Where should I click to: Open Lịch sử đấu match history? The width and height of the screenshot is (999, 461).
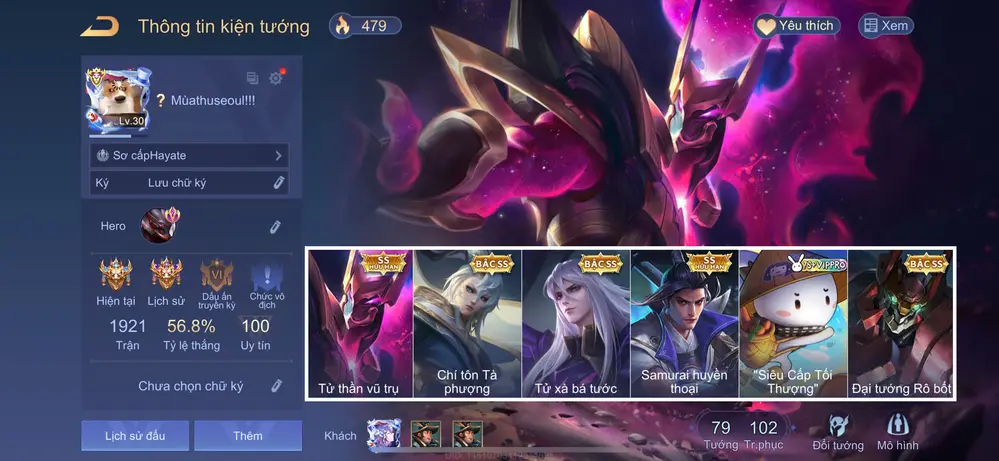click(135, 436)
